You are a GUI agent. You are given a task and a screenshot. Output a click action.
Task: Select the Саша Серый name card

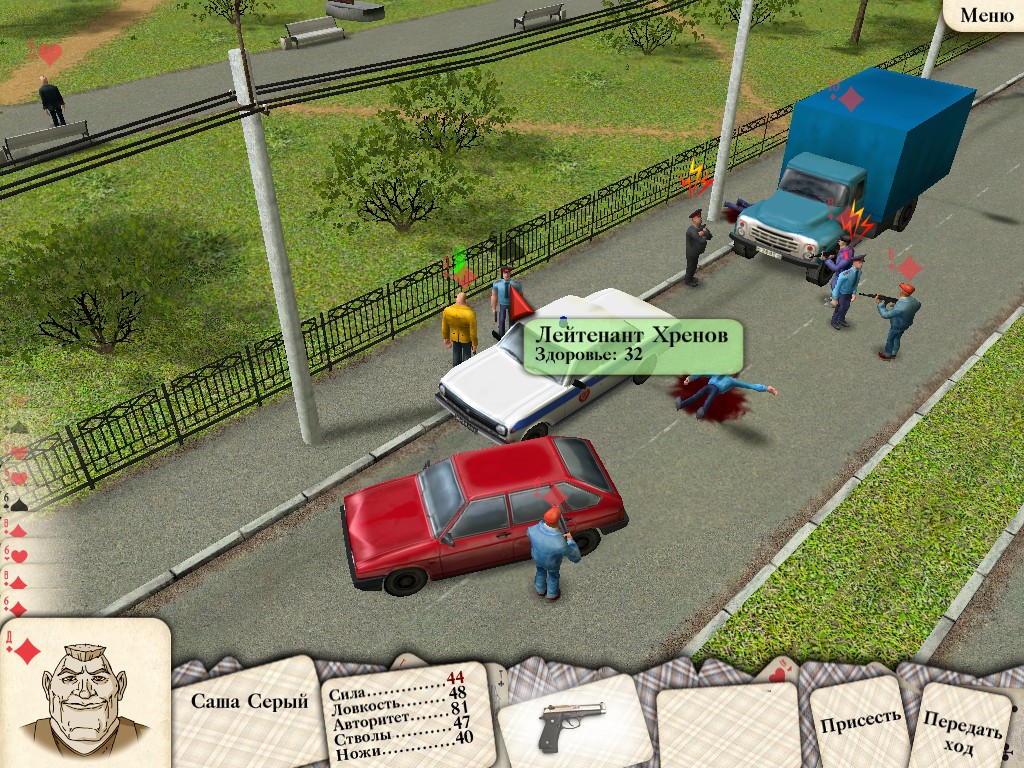point(249,703)
